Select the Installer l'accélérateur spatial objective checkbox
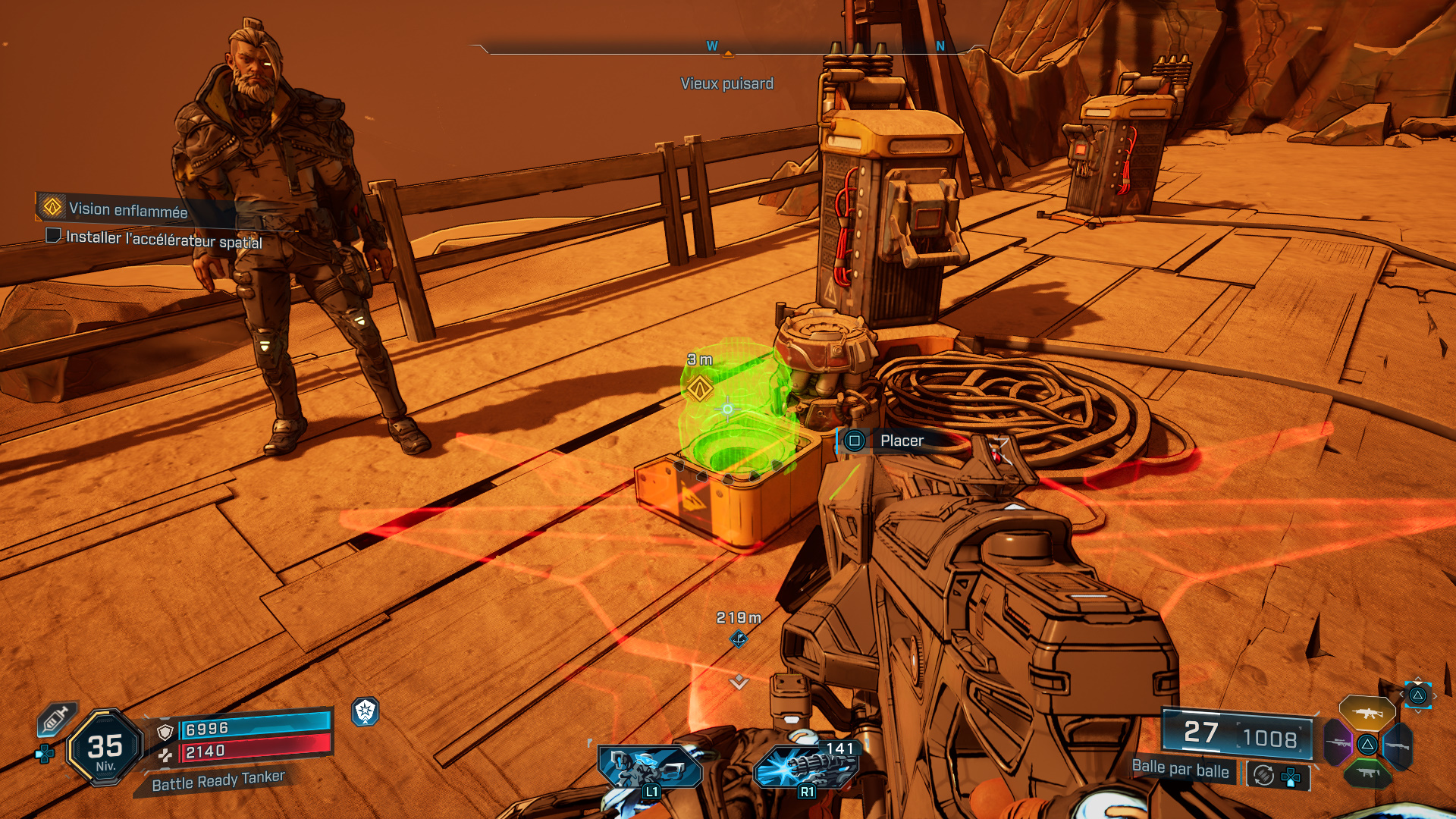Image resolution: width=1456 pixels, height=819 pixels. 53,236
